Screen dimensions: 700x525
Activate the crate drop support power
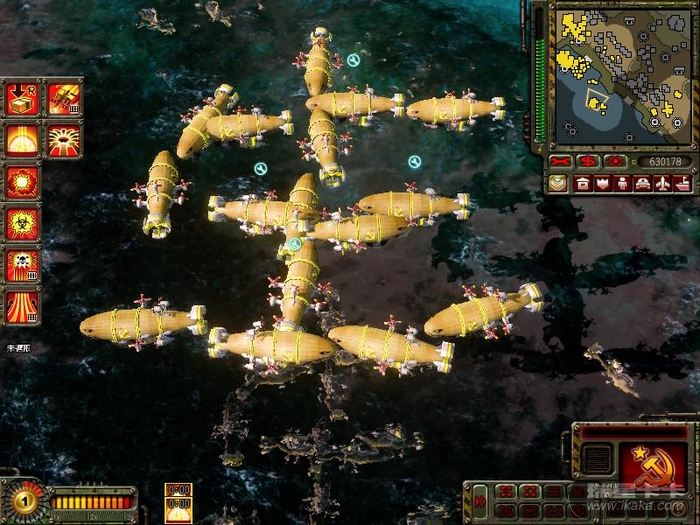point(22,98)
